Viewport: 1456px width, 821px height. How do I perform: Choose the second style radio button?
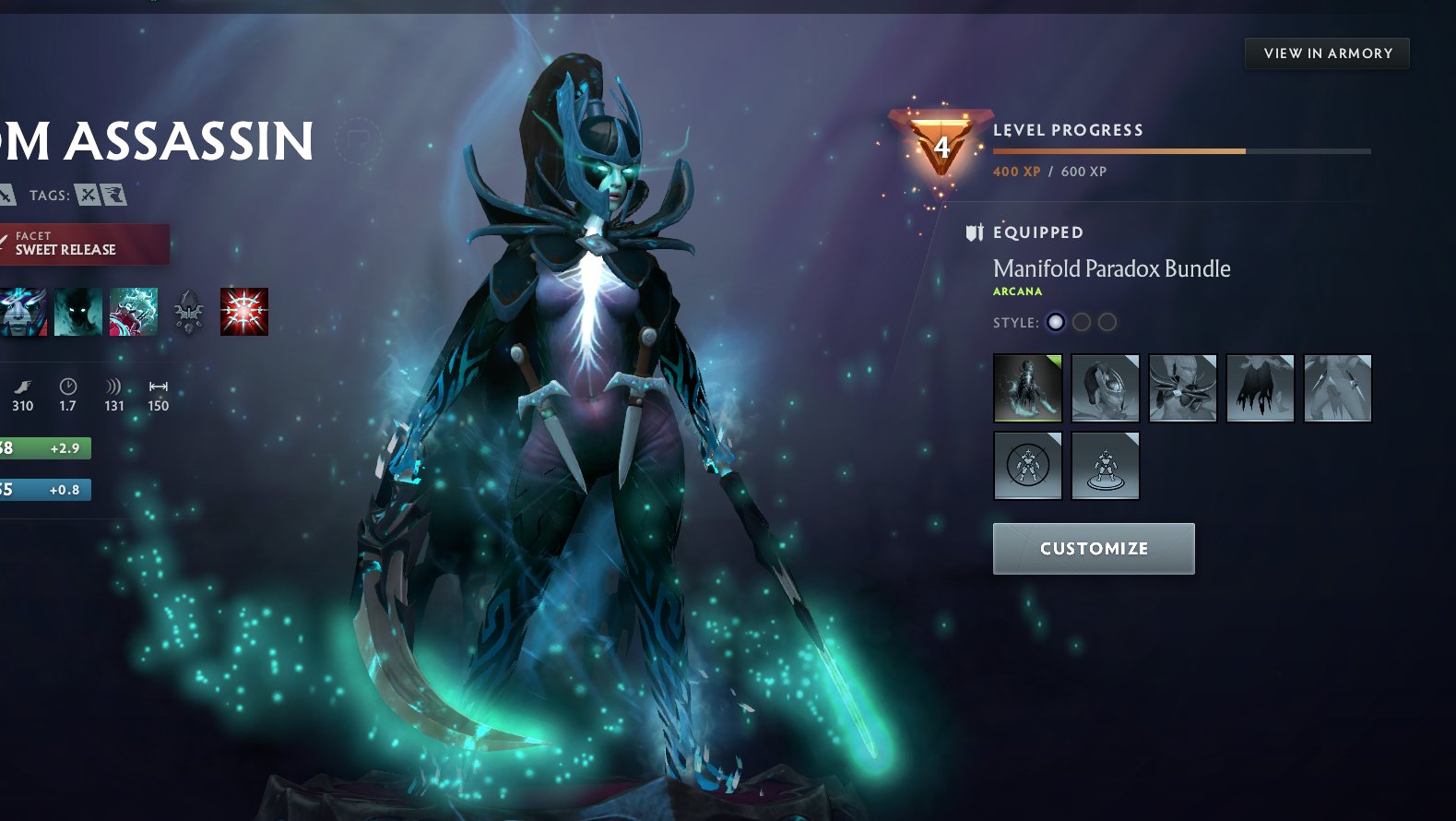(x=1081, y=322)
